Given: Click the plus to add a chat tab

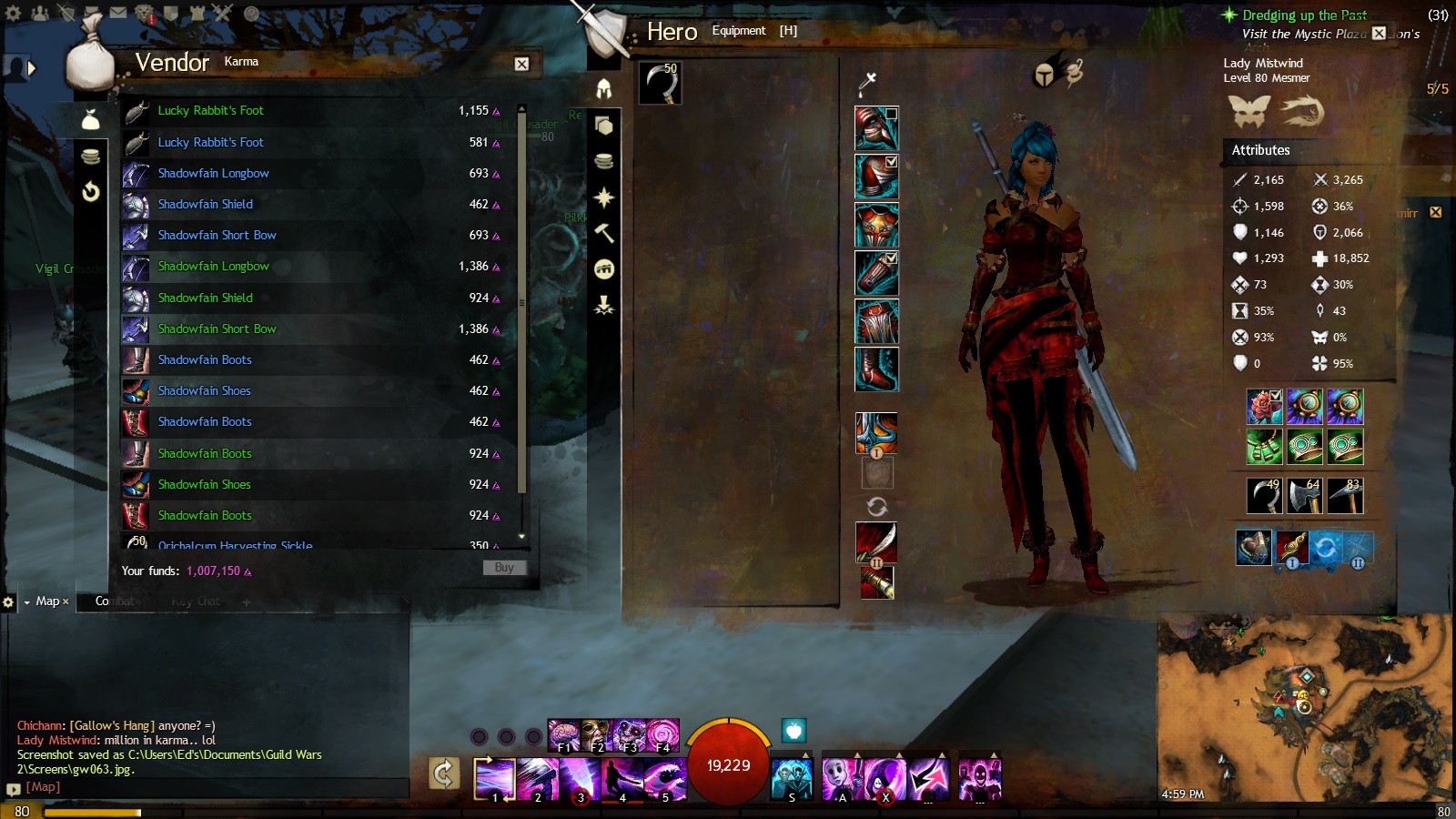Looking at the screenshot, I should [246, 602].
